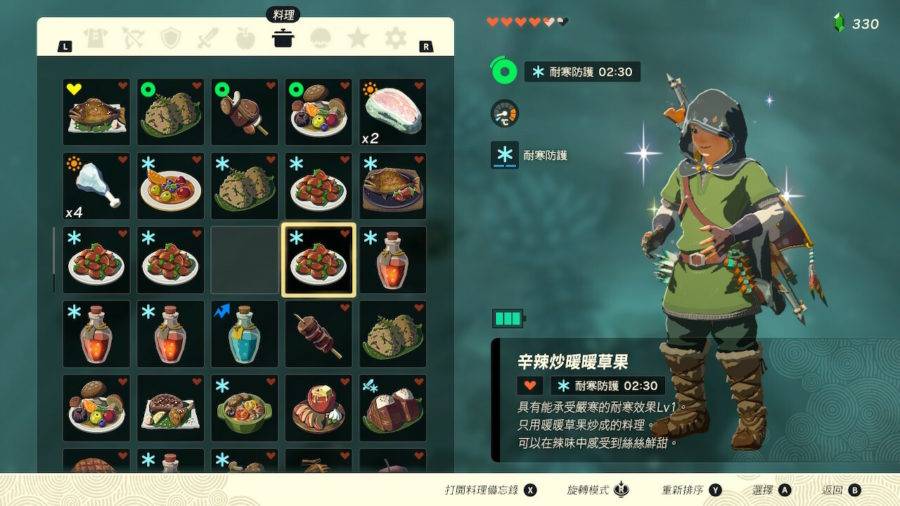Viewport: 900px width, 506px height.
Task: Select the cooking pot food tab
Action: [283, 39]
